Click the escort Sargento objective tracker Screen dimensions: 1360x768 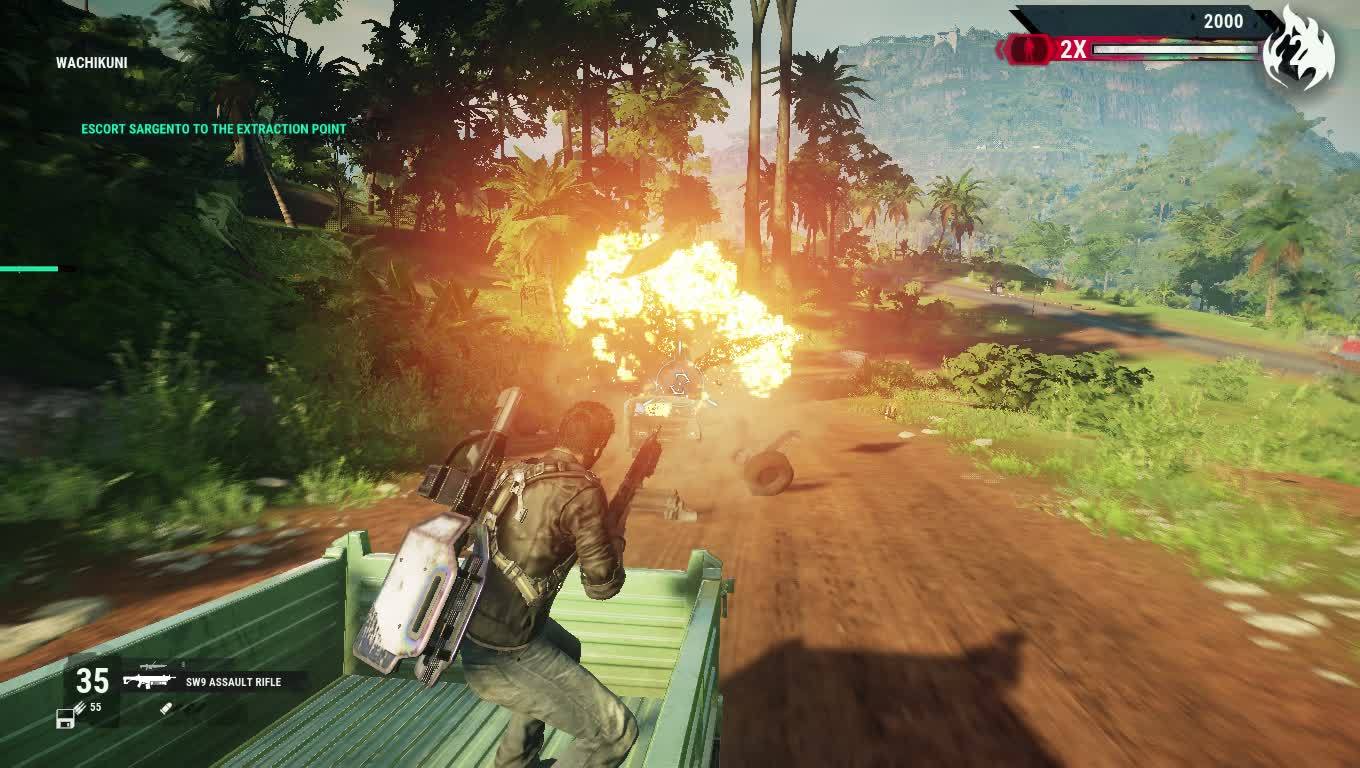pyautogui.click(x=214, y=129)
